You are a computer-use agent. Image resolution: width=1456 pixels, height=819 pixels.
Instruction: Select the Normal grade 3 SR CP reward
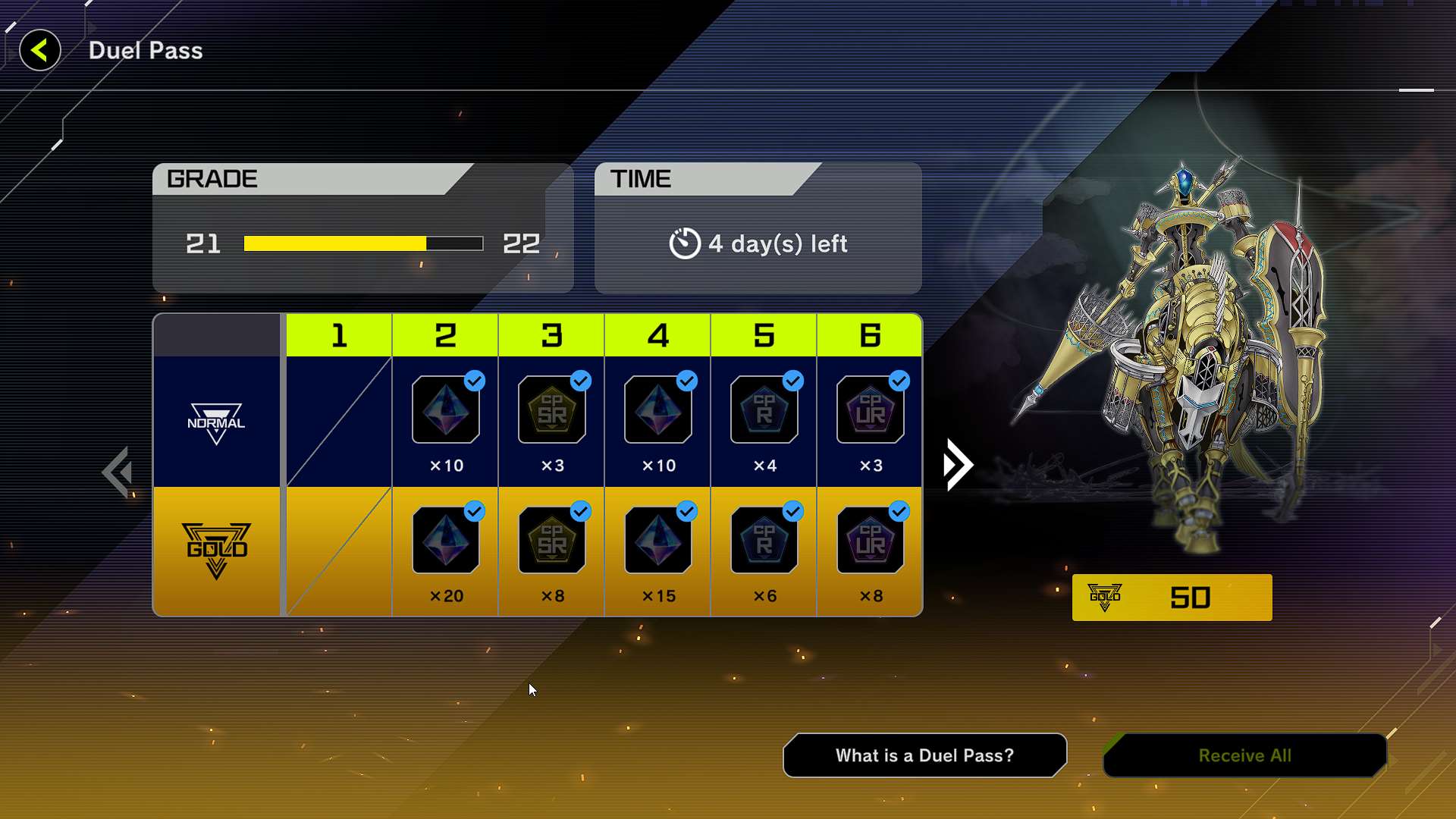point(552,410)
